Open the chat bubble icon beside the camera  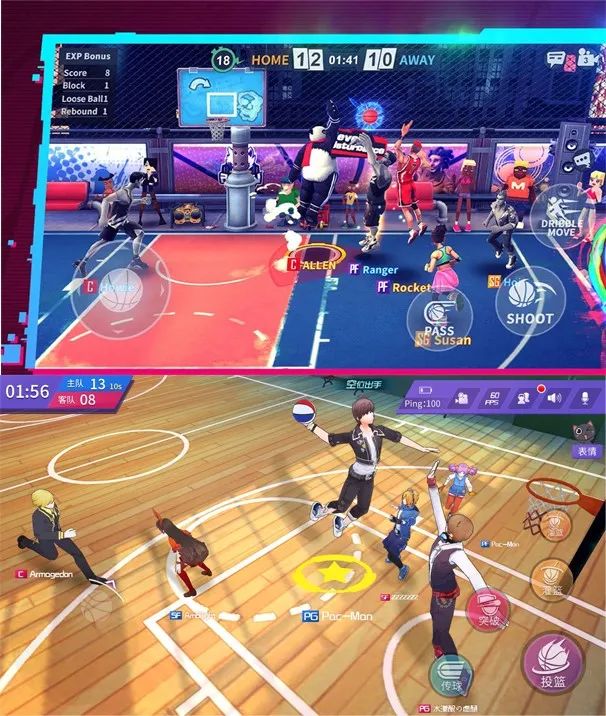(x=556, y=59)
